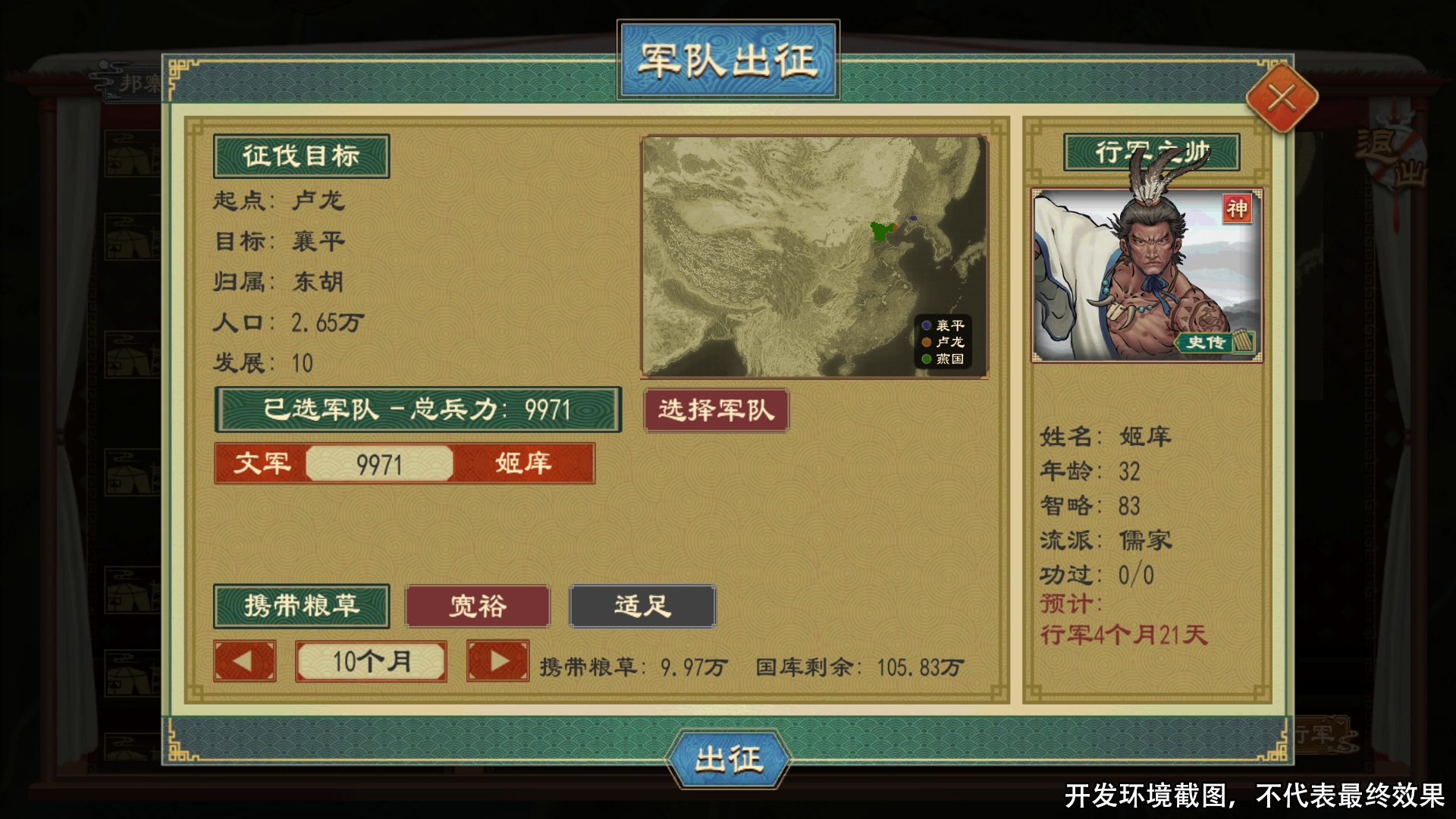This screenshot has height=819, width=1456.
Task: Click the 邦寨 cloud emblem top left
Action: pyautogui.click(x=125, y=80)
